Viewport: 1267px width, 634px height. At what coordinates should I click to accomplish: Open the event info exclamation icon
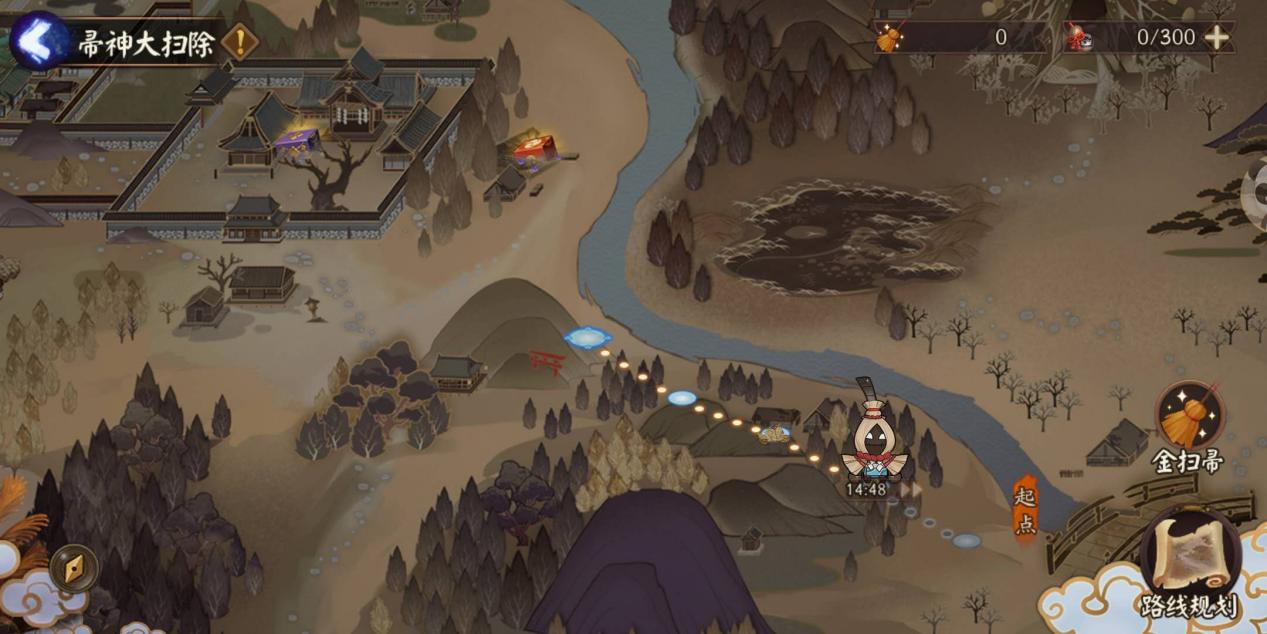pyautogui.click(x=239, y=42)
